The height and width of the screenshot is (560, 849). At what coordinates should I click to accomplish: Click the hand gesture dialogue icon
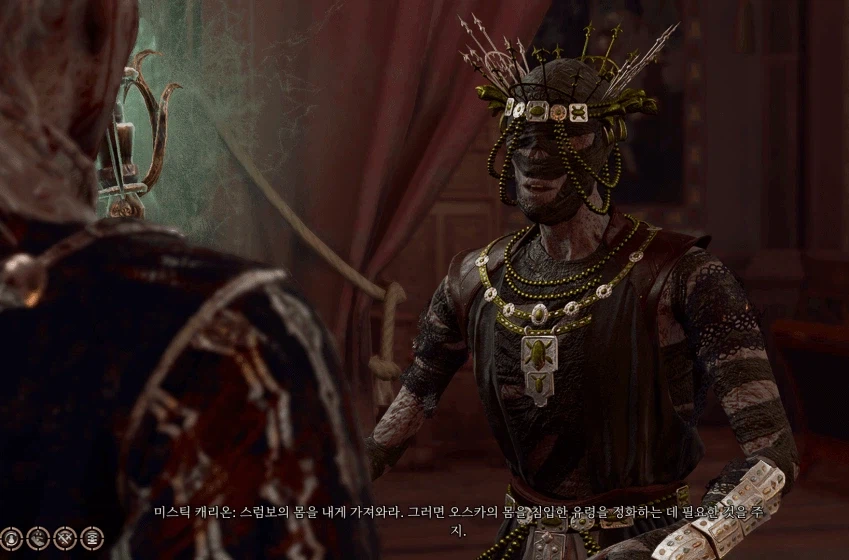click(39, 538)
